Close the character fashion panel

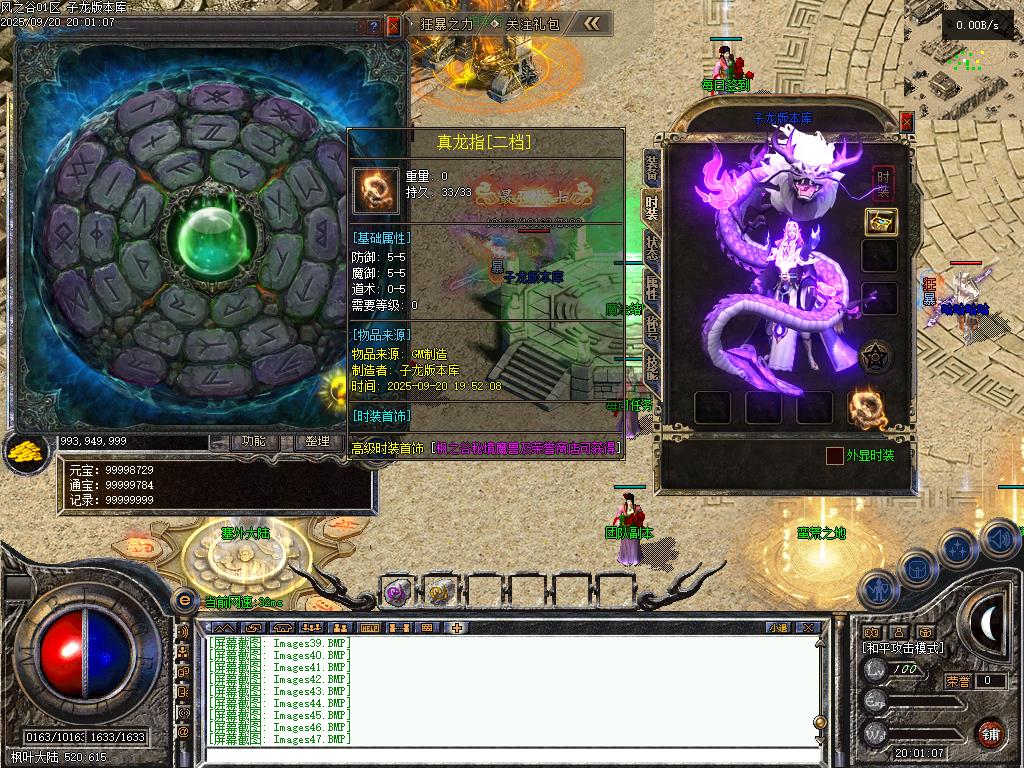(907, 122)
